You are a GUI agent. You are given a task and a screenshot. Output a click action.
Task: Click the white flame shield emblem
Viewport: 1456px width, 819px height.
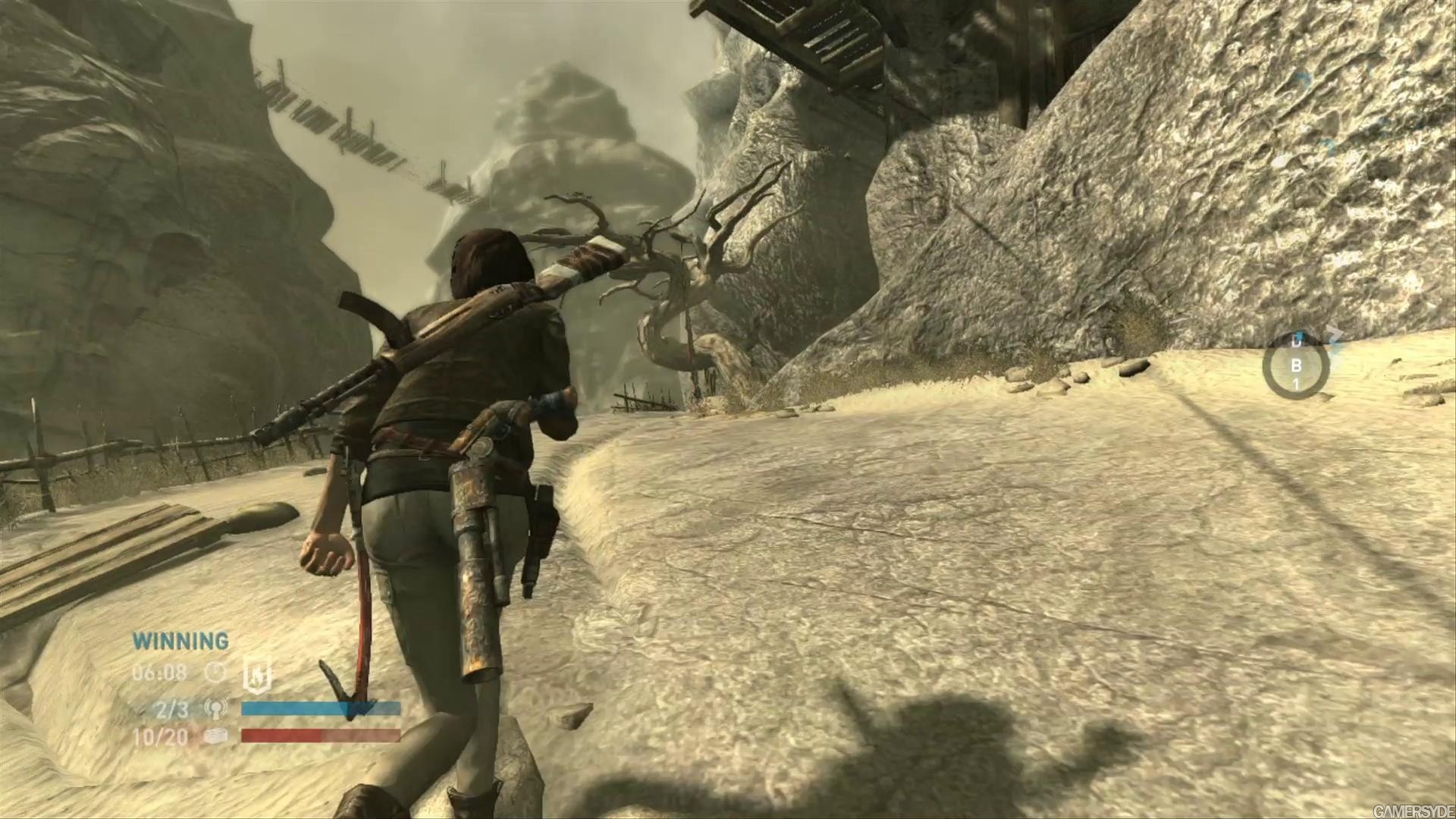click(x=256, y=673)
